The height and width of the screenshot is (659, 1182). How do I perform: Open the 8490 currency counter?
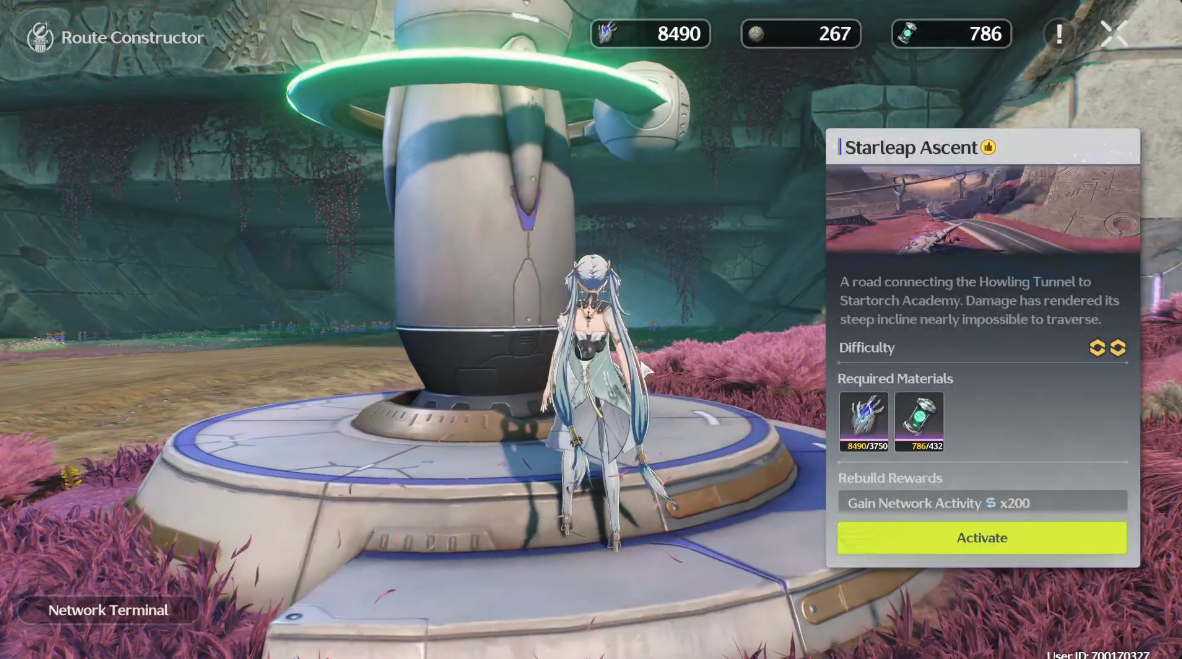tap(650, 34)
